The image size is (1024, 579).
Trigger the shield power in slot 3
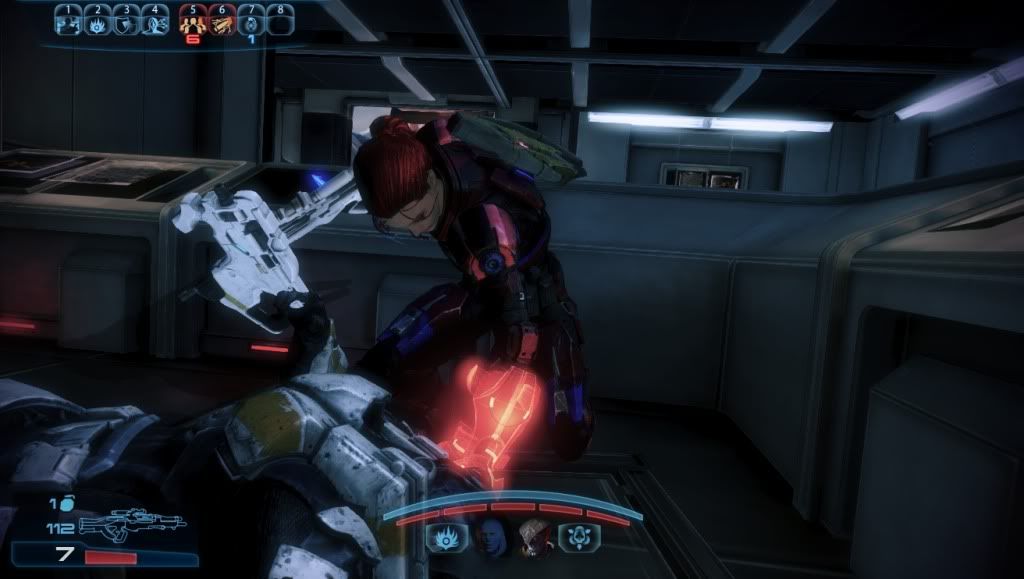coord(126,21)
